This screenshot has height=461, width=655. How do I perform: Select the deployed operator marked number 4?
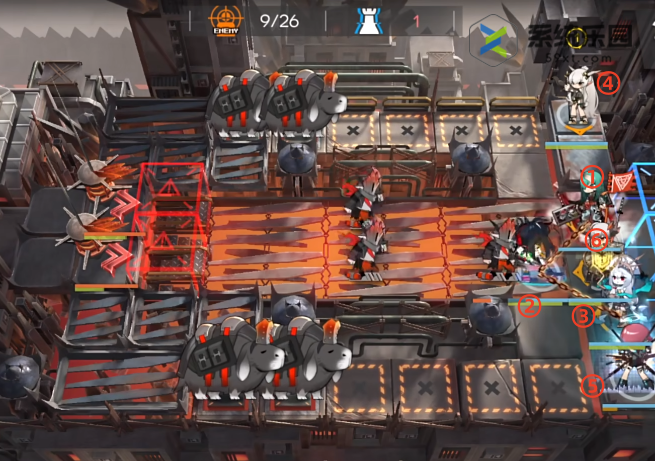pyautogui.click(x=579, y=98)
